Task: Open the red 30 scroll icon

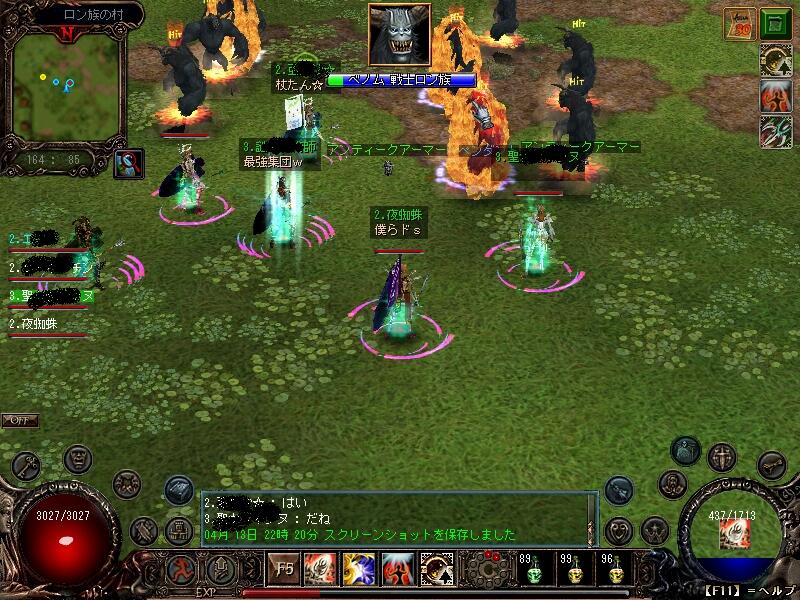Action: tap(740, 24)
